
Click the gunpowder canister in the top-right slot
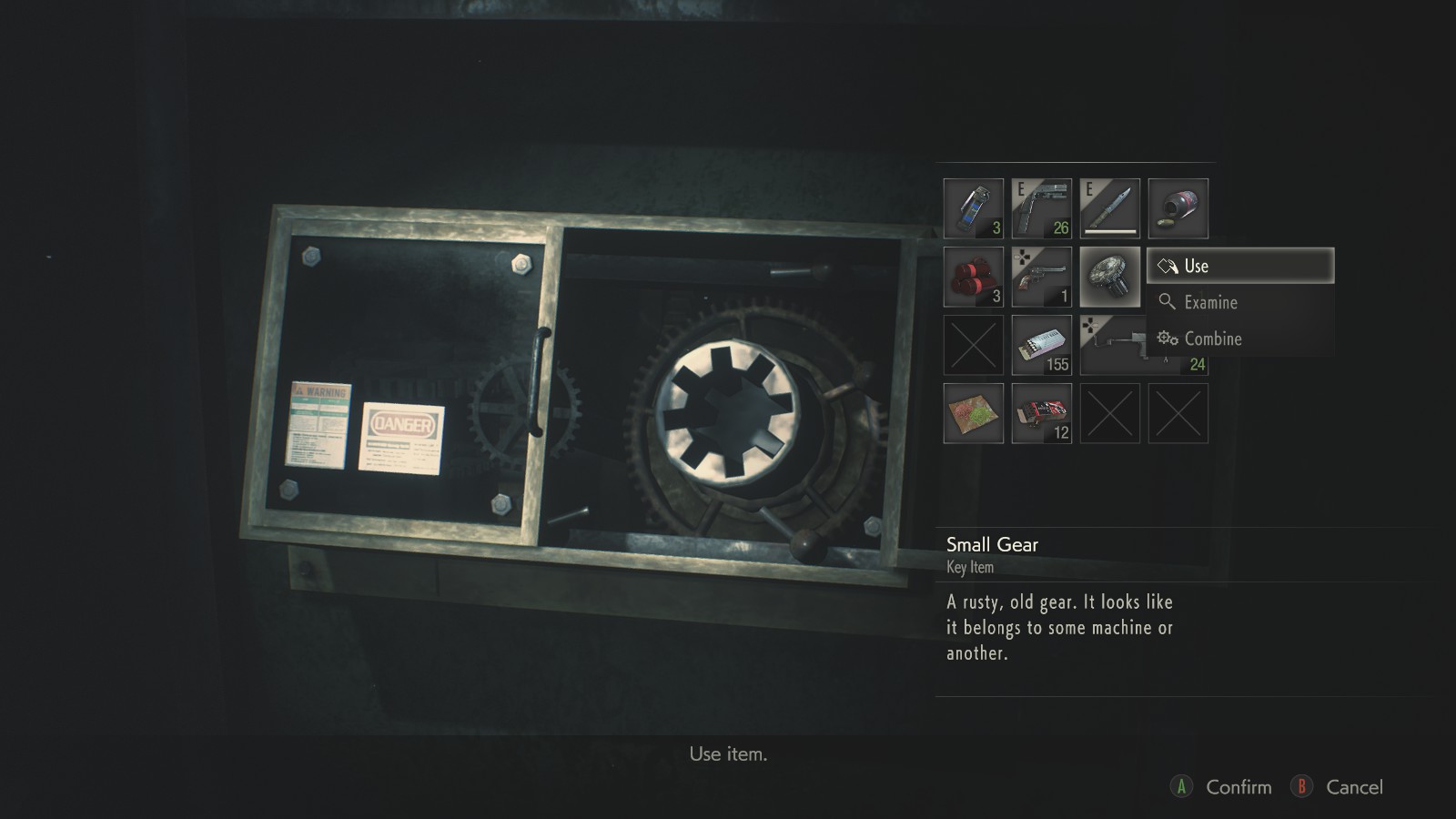point(1178,207)
